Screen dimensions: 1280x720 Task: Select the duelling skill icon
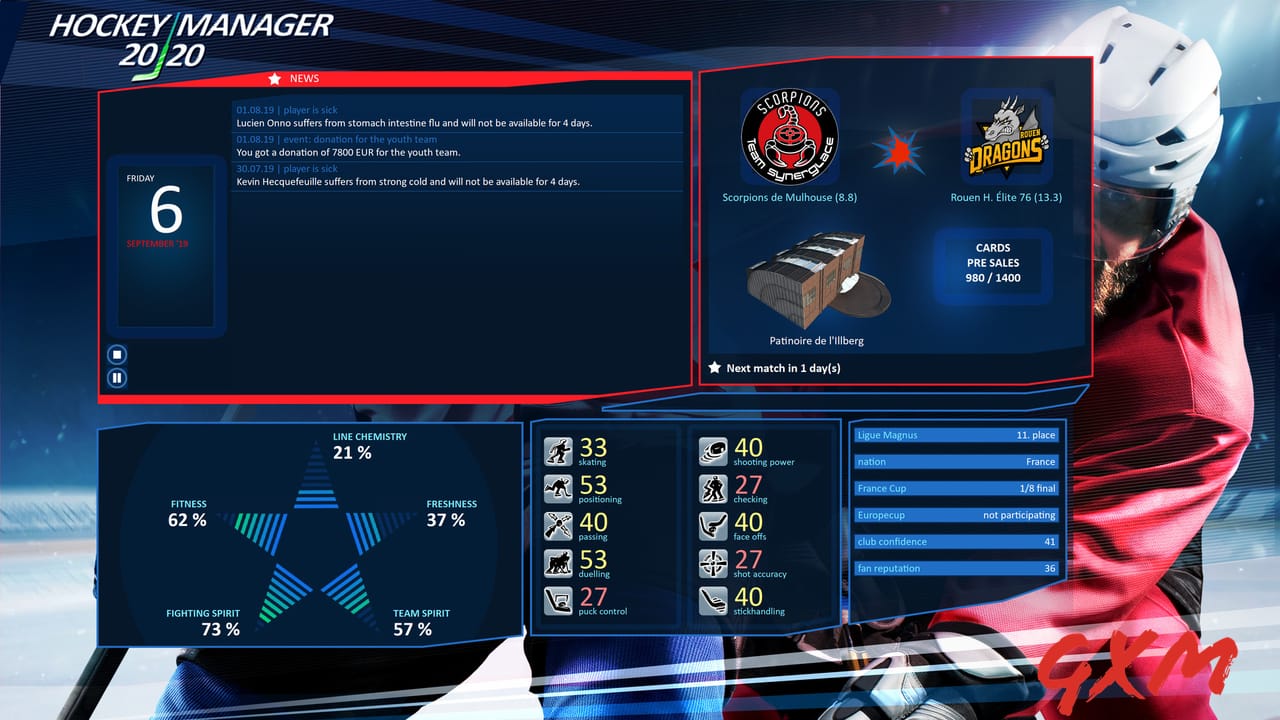(557, 561)
